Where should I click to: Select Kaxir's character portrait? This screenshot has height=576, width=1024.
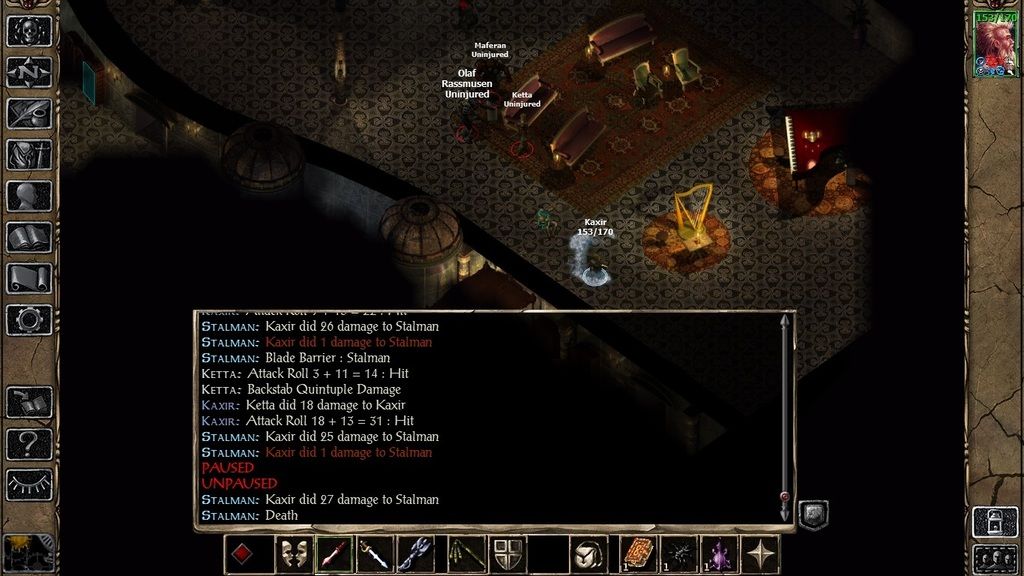(x=995, y=44)
